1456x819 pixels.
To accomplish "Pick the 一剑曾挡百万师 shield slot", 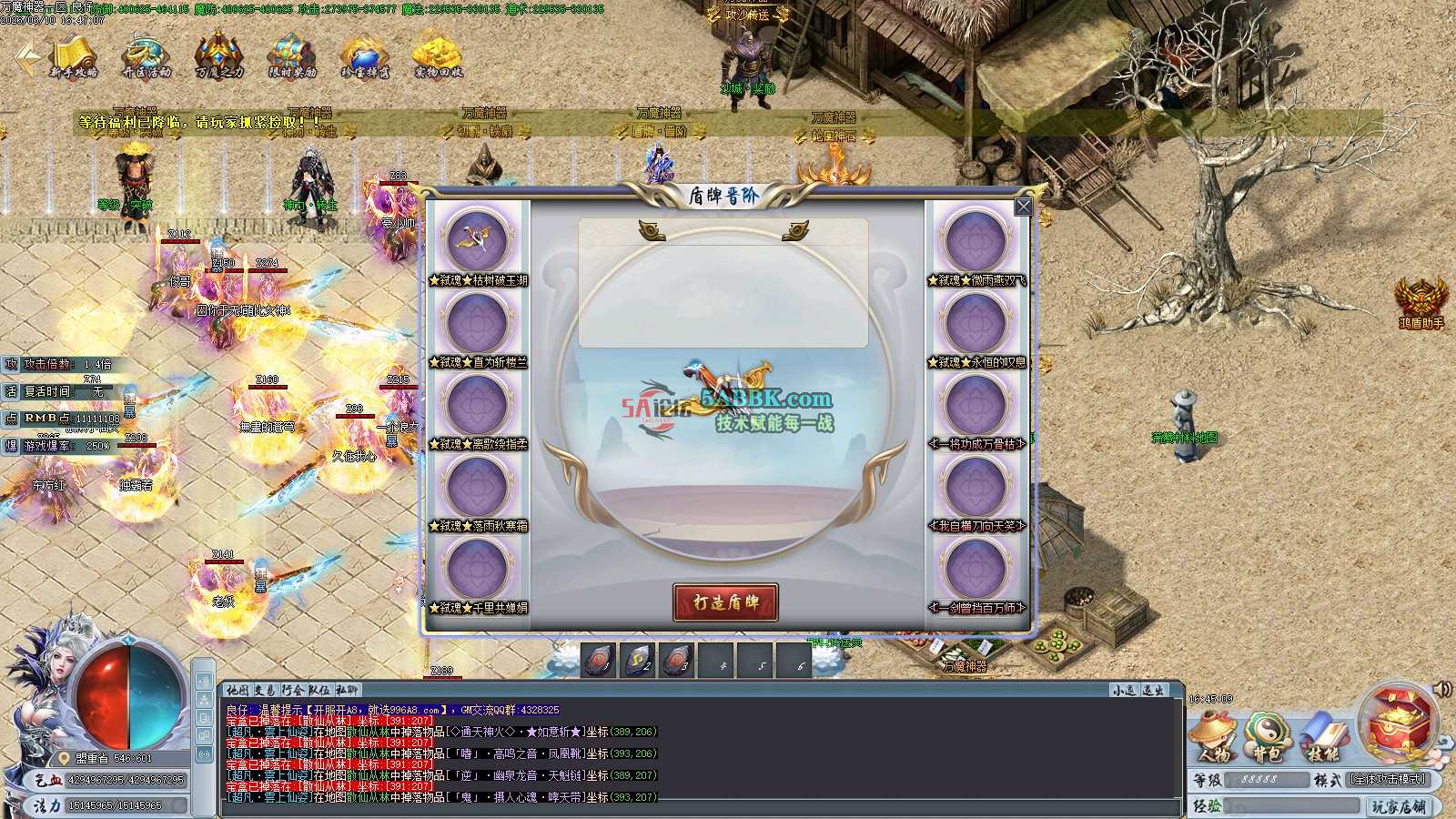I will pyautogui.click(x=976, y=568).
